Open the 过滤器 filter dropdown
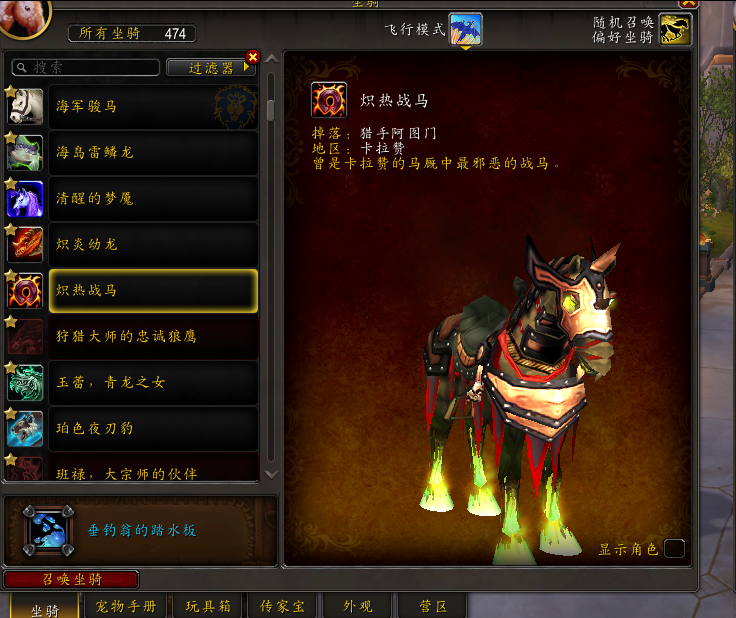 [211, 68]
